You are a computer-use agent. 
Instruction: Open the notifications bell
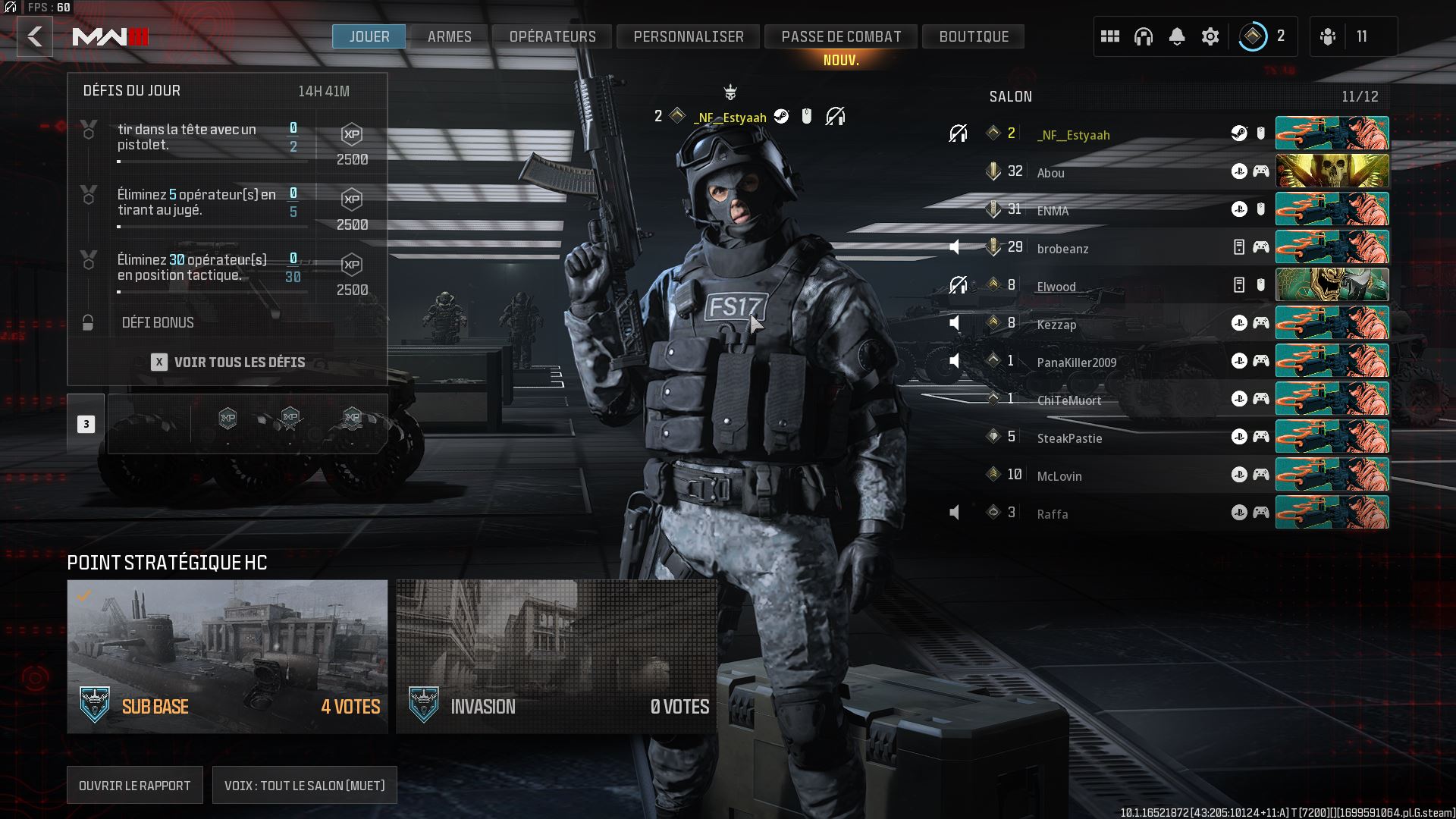coord(1177,36)
